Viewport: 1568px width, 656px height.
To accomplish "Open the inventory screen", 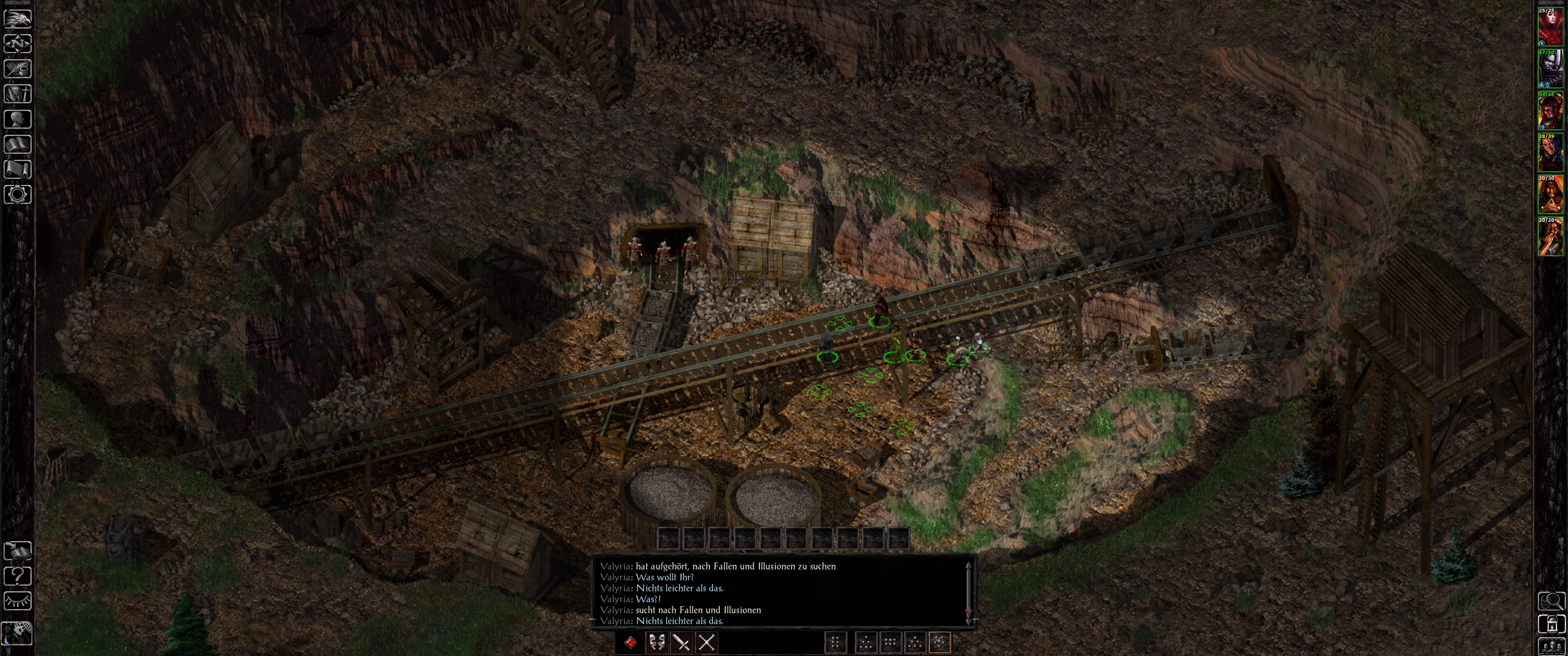I will point(18,94).
